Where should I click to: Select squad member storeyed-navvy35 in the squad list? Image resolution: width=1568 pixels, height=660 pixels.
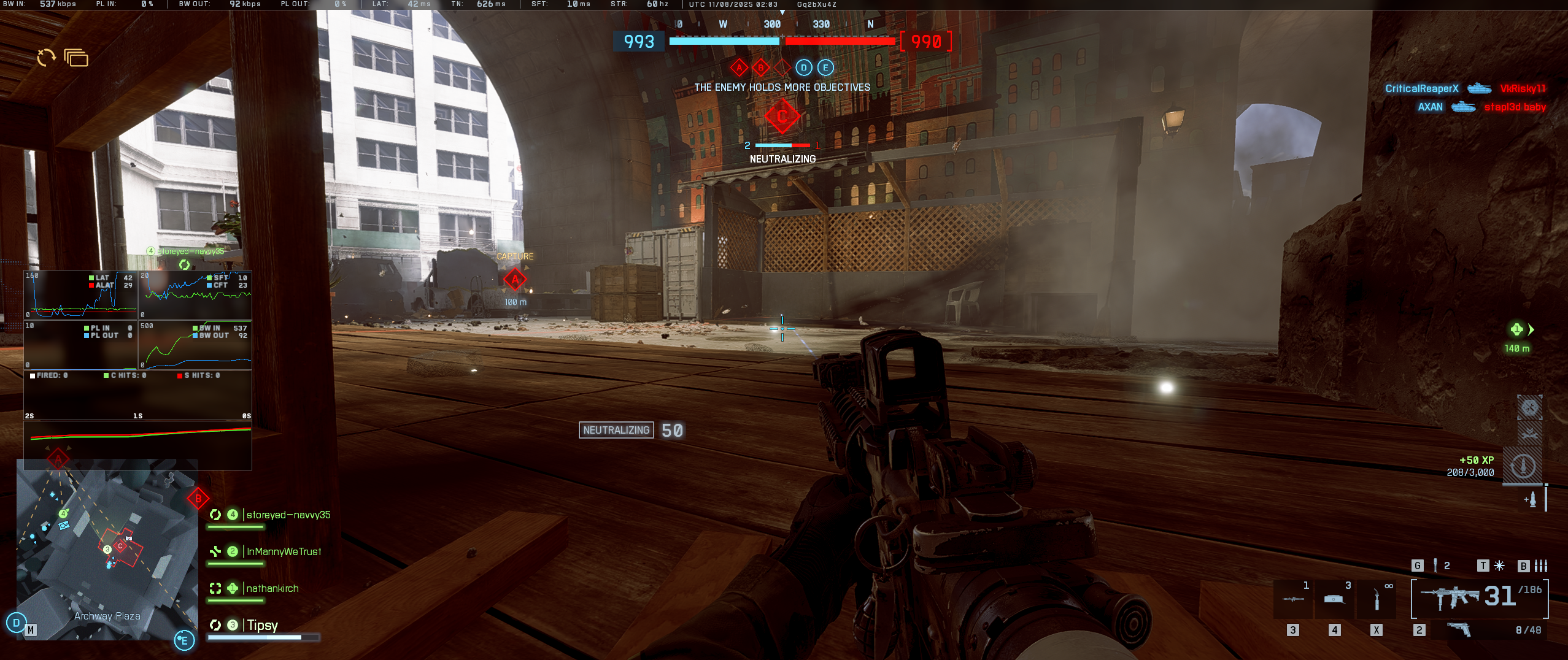coord(288,515)
